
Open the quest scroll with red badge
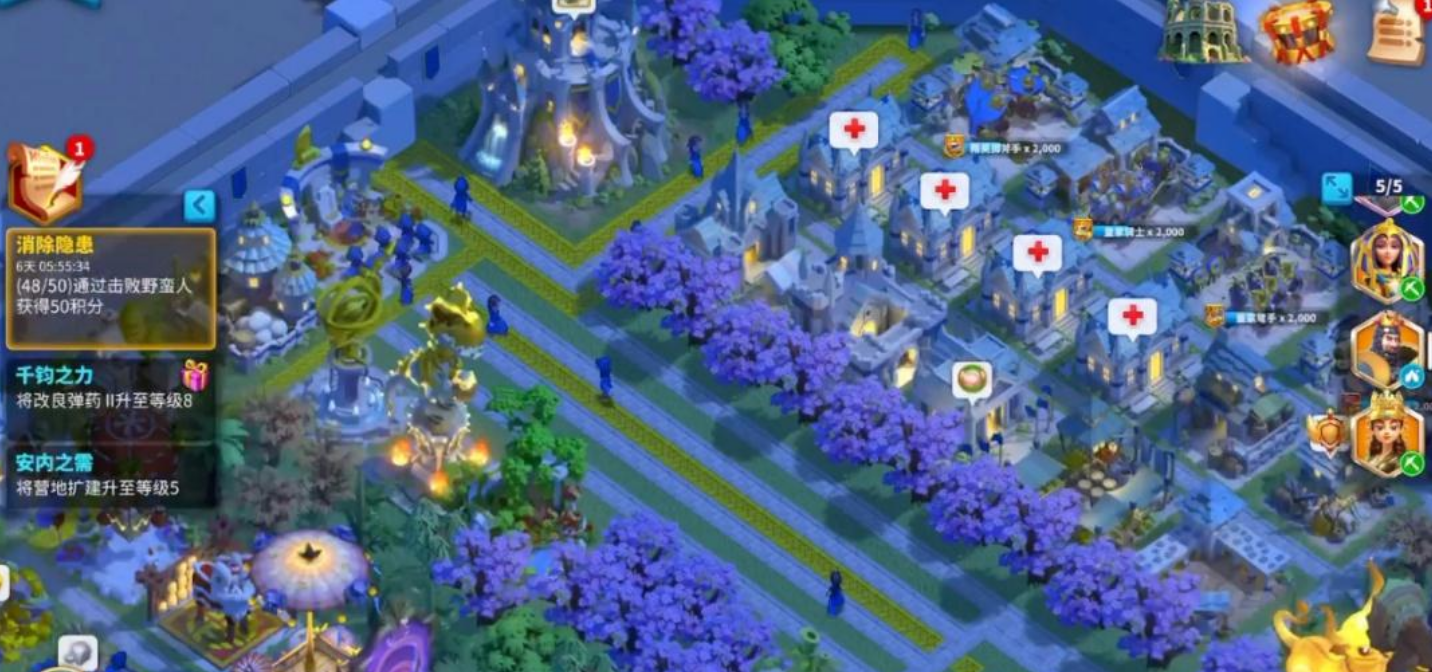coord(44,182)
